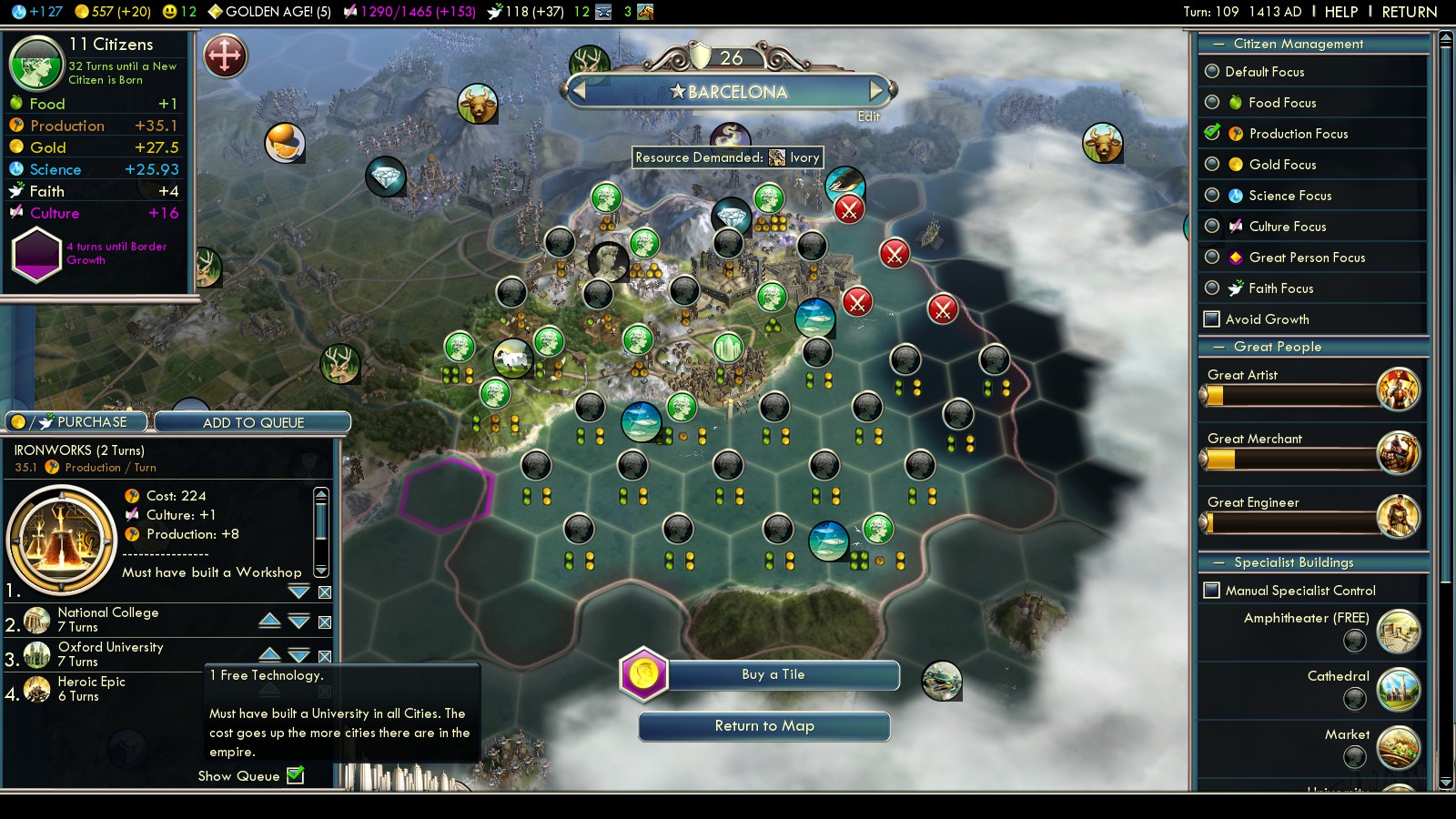Click the Buy a Tile button
This screenshot has height=819, width=1456.
(773, 675)
